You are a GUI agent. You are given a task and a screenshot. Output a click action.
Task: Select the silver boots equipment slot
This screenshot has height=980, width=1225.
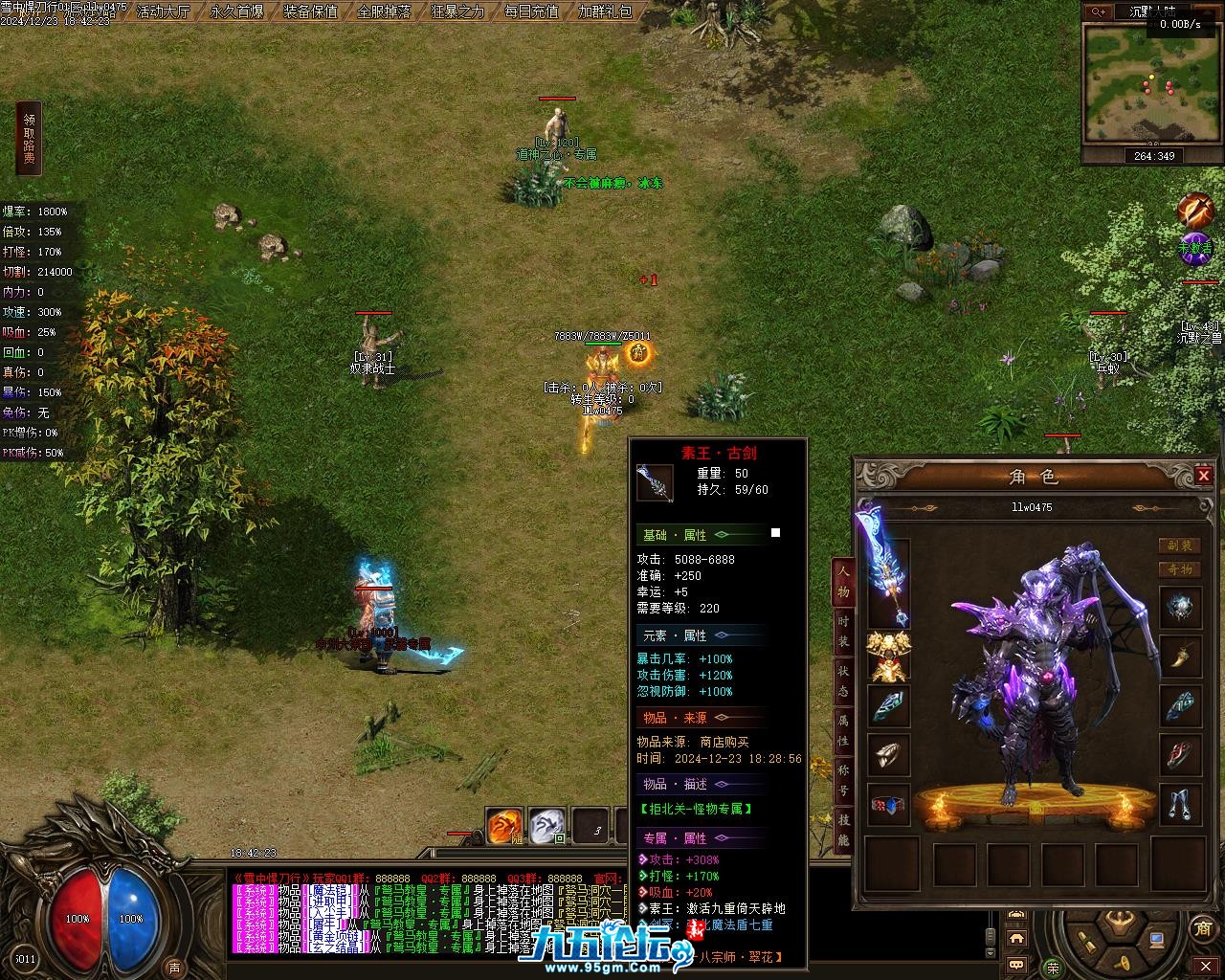point(1180,804)
